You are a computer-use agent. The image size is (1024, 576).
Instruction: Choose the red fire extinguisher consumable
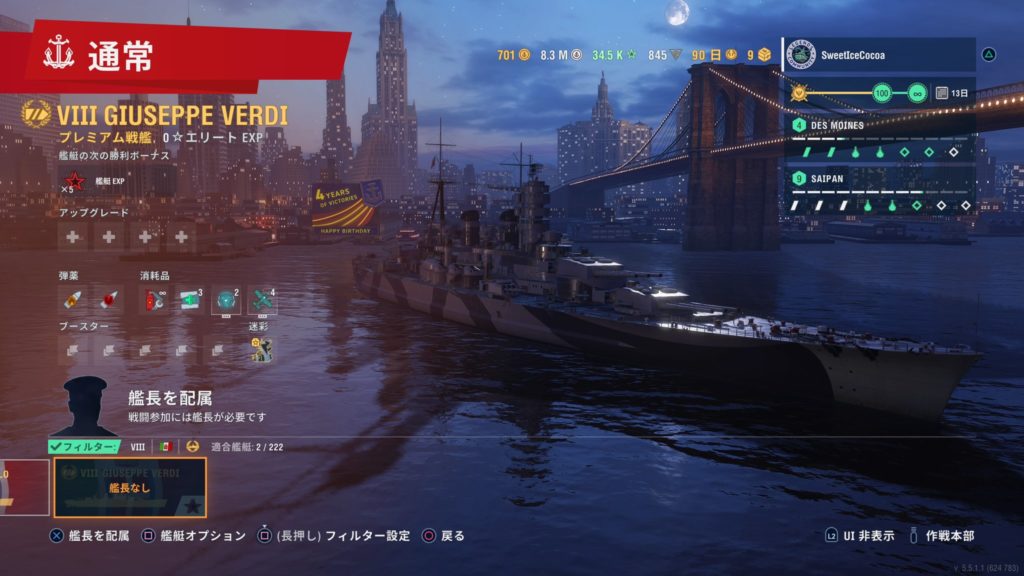point(153,299)
